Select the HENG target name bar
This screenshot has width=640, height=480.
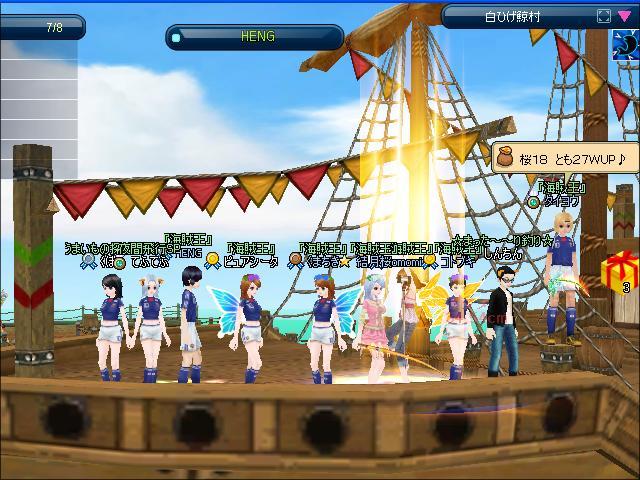click(255, 37)
